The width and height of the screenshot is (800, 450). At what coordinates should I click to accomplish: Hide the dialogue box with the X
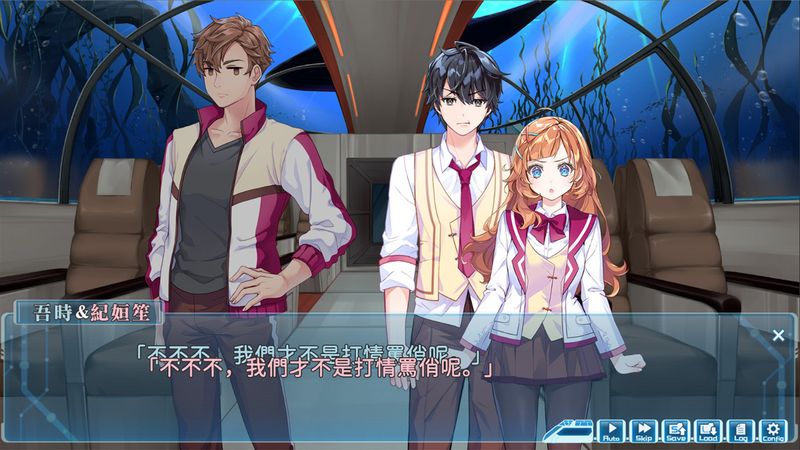point(778,335)
